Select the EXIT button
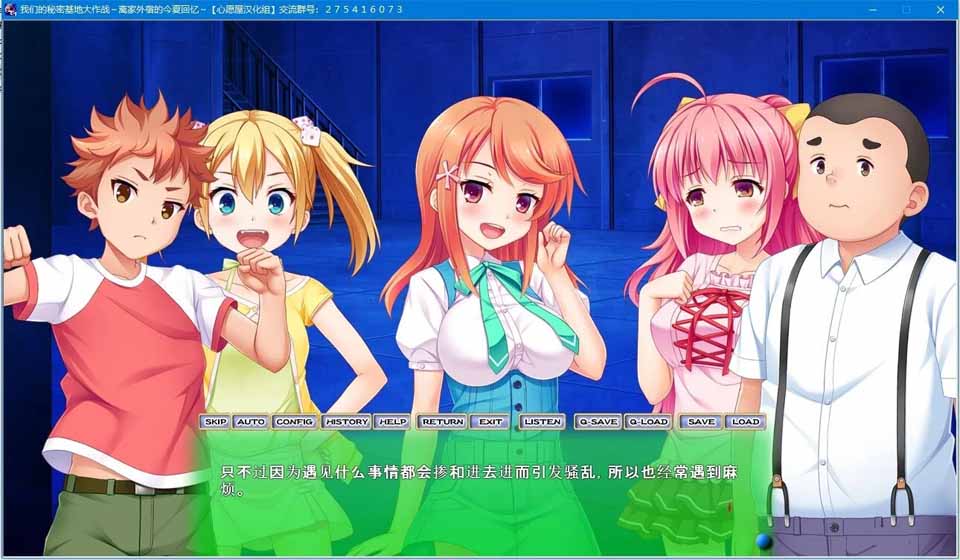This screenshot has width=960, height=560. pyautogui.click(x=490, y=422)
